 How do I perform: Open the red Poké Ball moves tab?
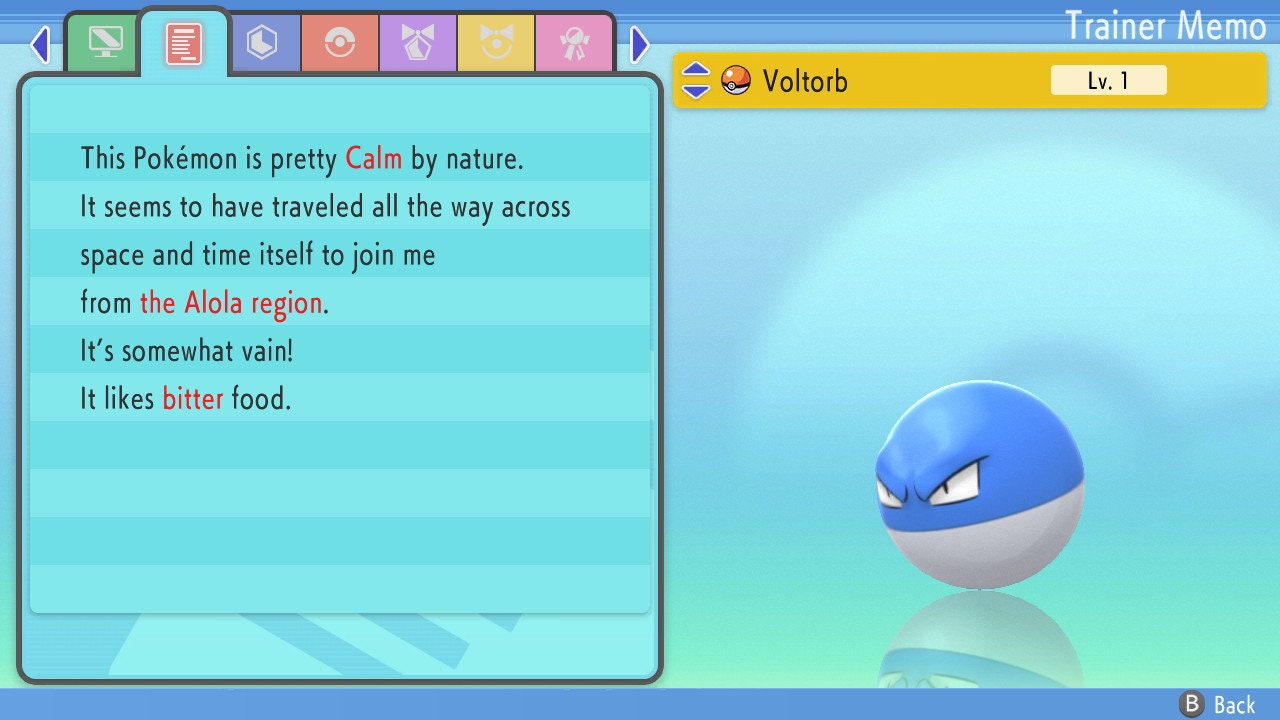click(x=340, y=43)
